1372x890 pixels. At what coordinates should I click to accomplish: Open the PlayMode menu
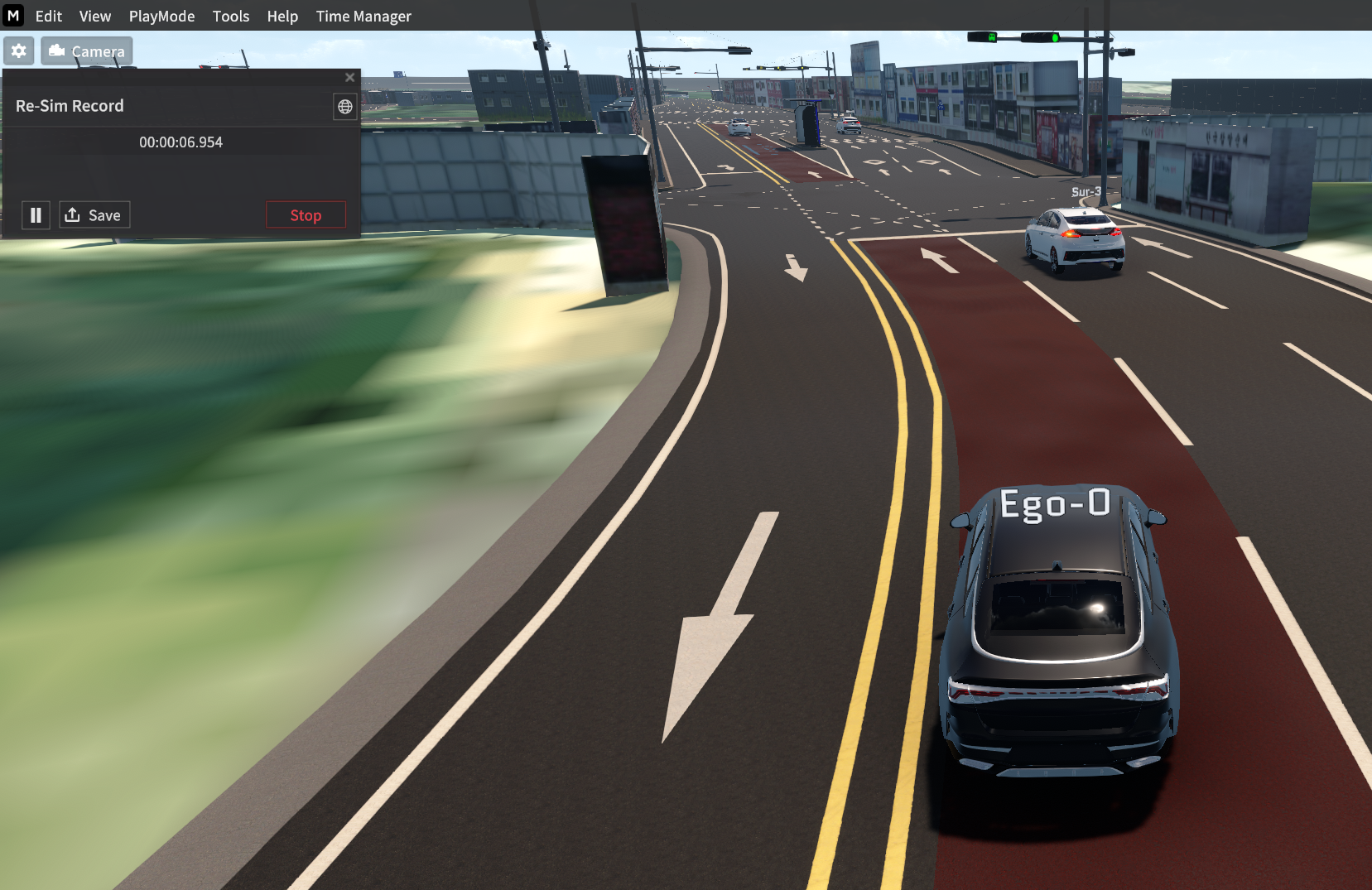(x=161, y=17)
